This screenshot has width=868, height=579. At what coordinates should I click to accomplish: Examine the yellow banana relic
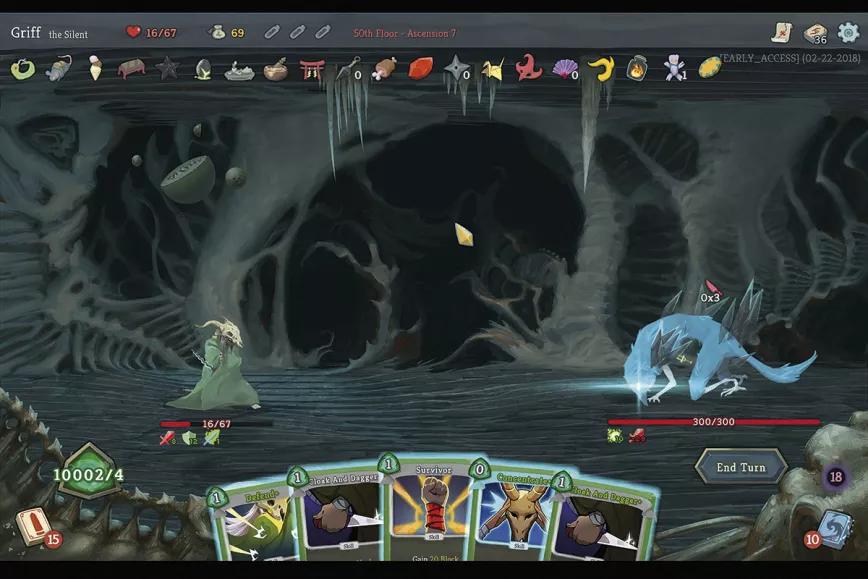[x=600, y=68]
